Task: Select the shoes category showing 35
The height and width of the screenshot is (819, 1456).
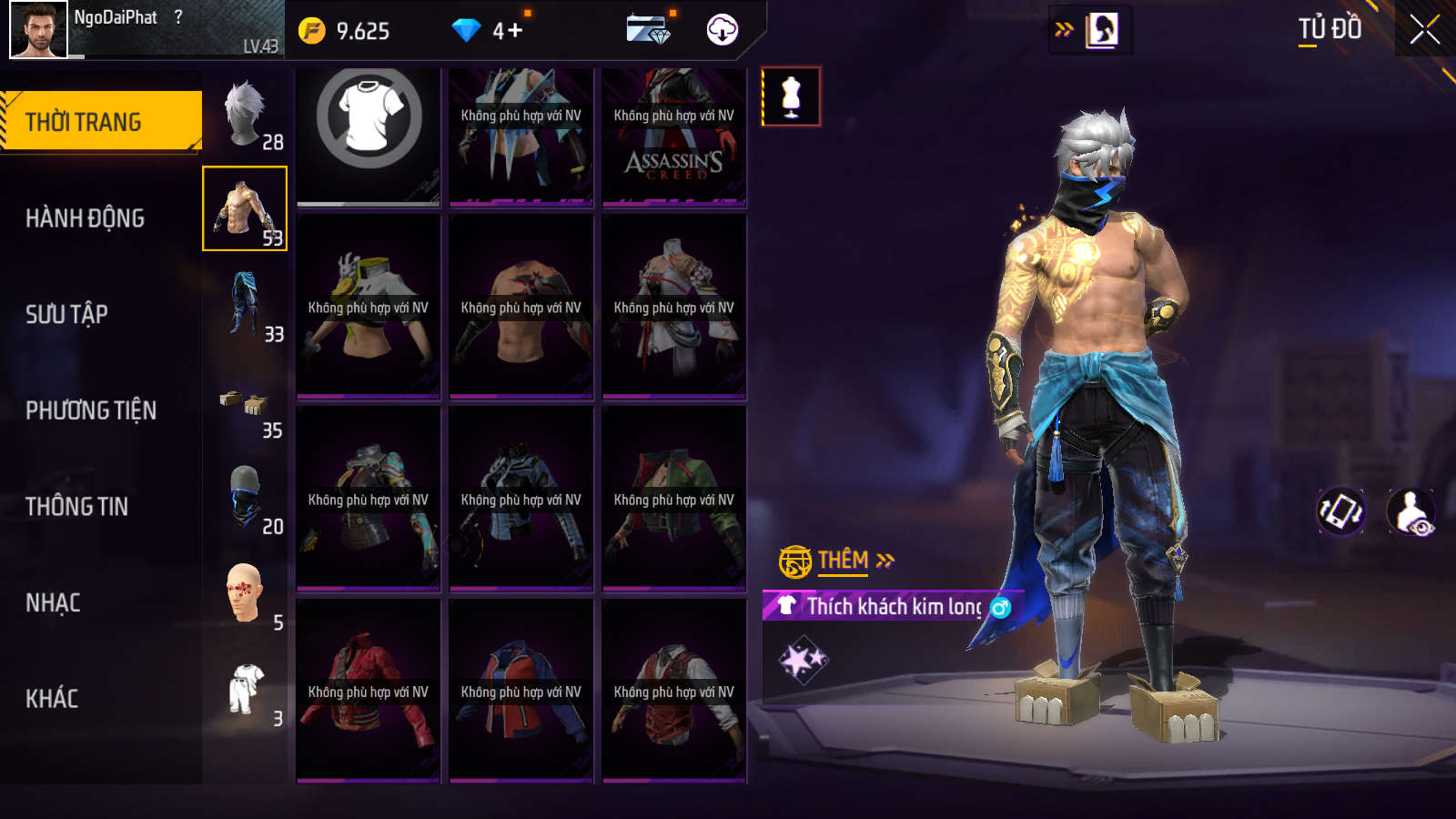Action: [246, 405]
